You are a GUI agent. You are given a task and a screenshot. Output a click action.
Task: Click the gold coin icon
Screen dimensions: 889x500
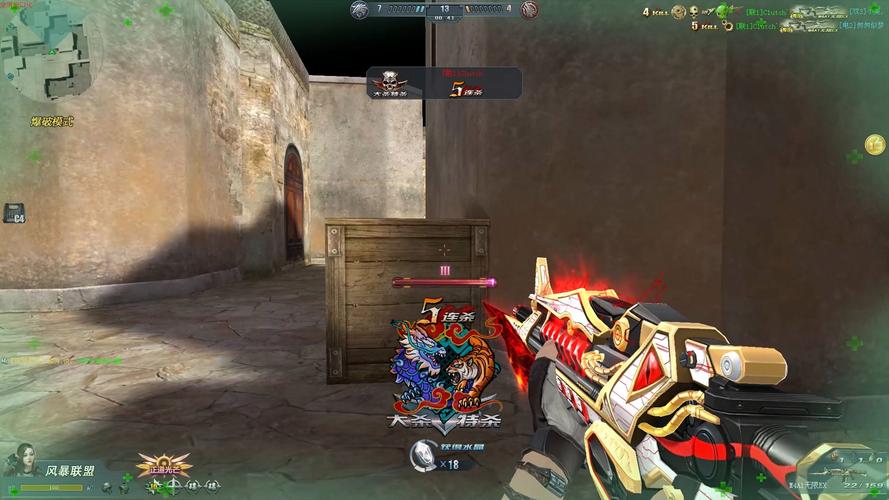[x=874, y=145]
